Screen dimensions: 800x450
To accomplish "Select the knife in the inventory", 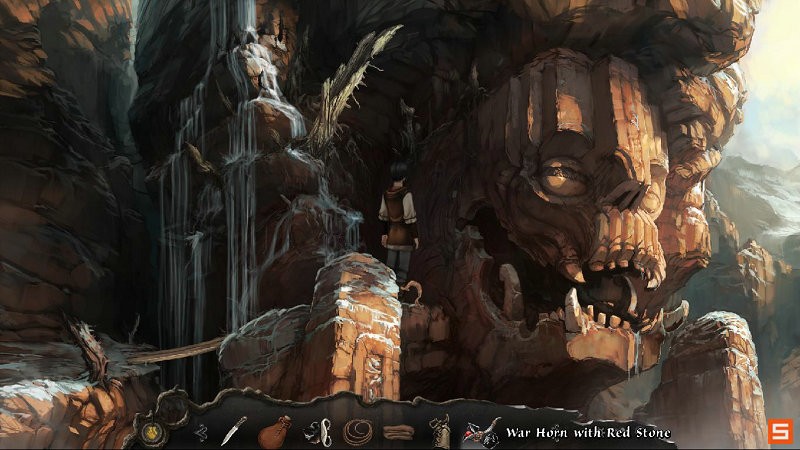I will click(234, 430).
